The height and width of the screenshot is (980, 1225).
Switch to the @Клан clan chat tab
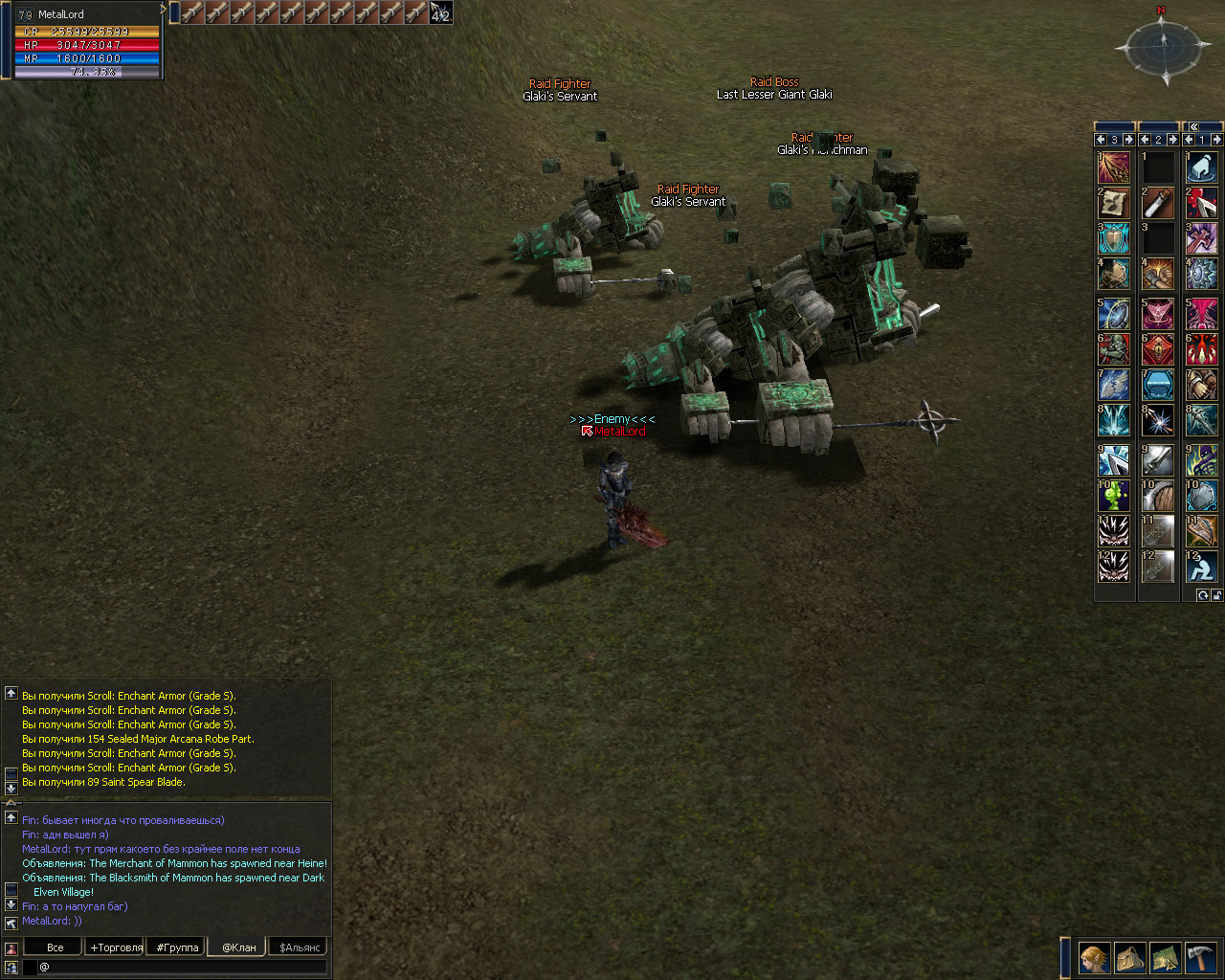click(x=238, y=947)
